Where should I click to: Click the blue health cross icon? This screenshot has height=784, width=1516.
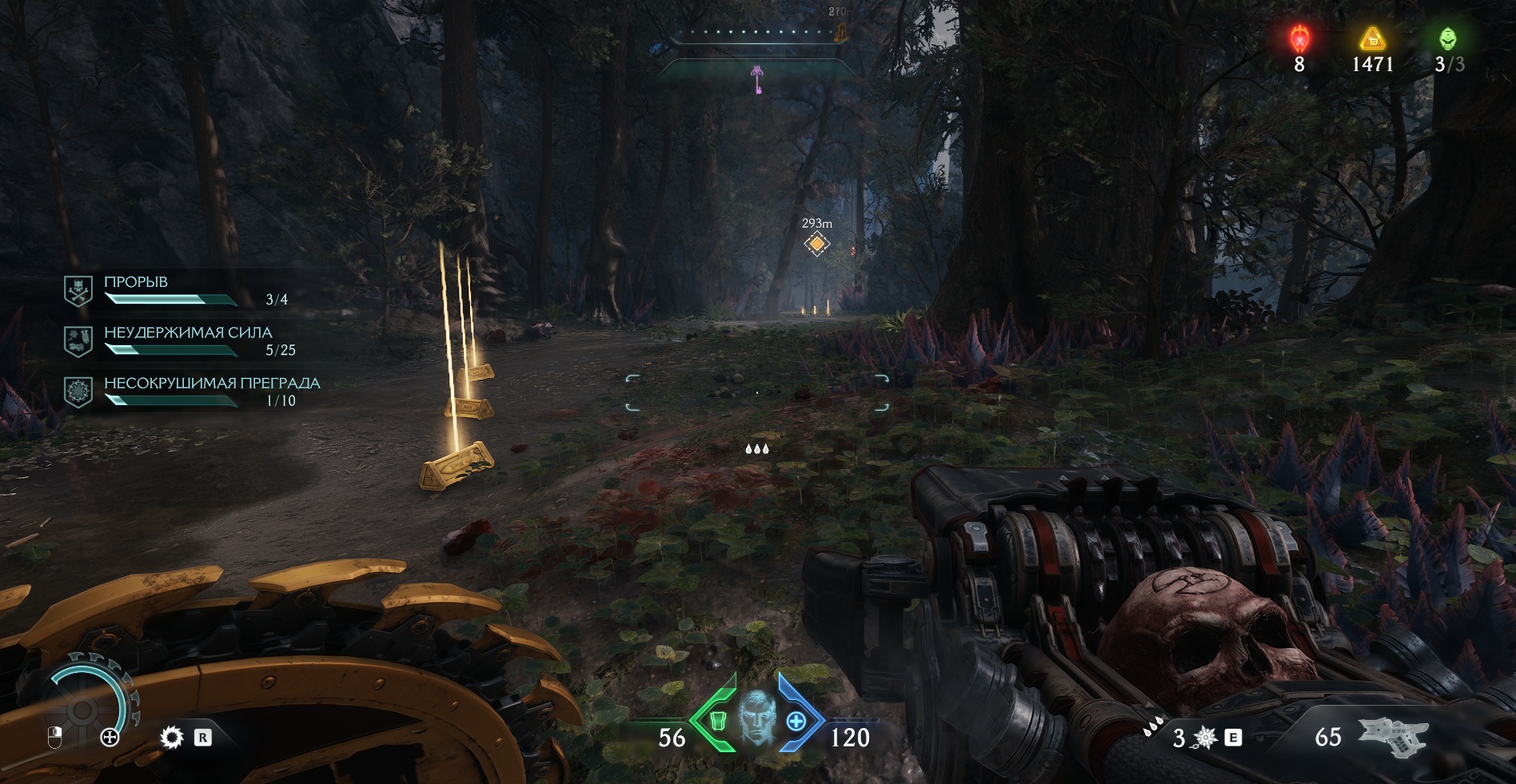click(796, 721)
